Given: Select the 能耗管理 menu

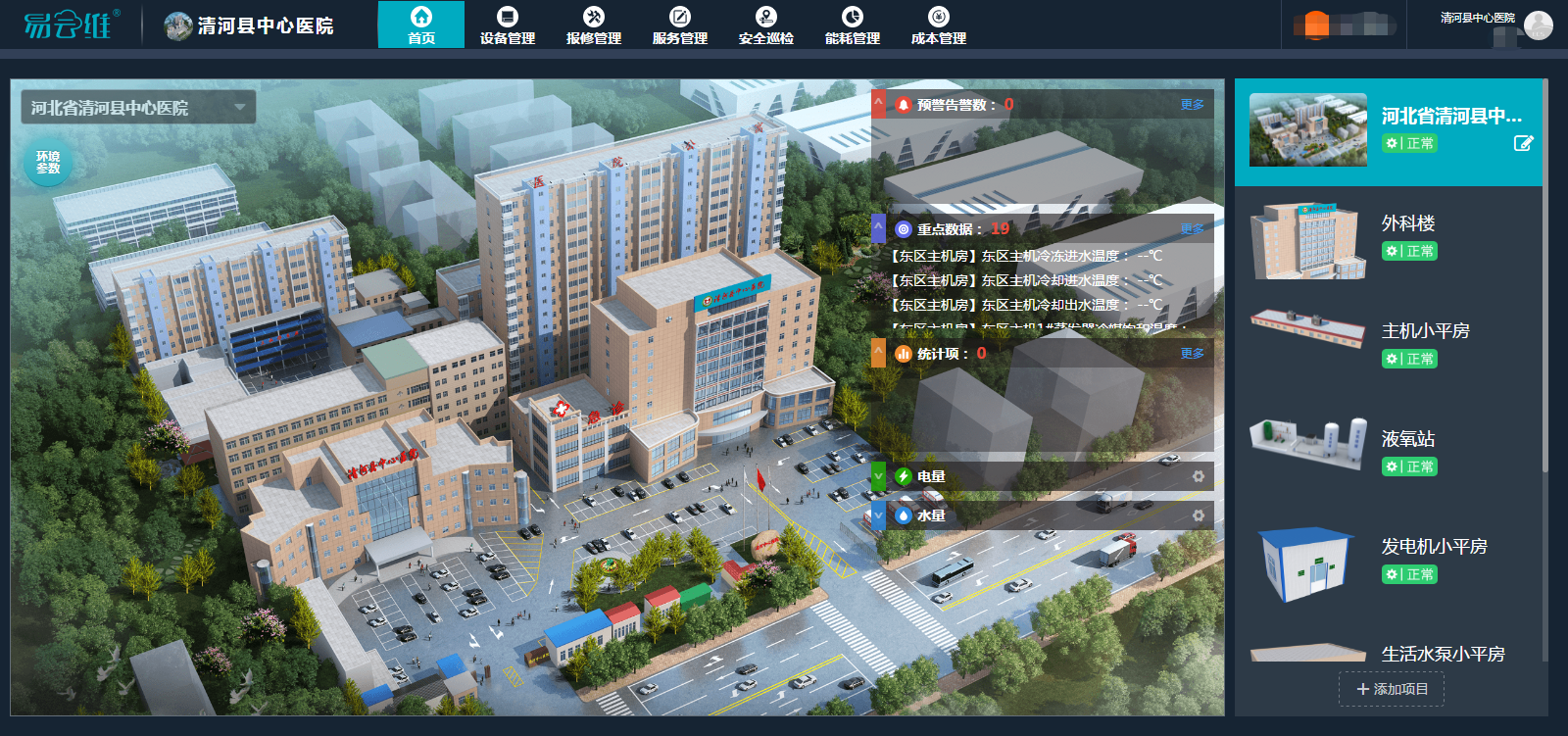Looking at the screenshot, I should tap(853, 25).
